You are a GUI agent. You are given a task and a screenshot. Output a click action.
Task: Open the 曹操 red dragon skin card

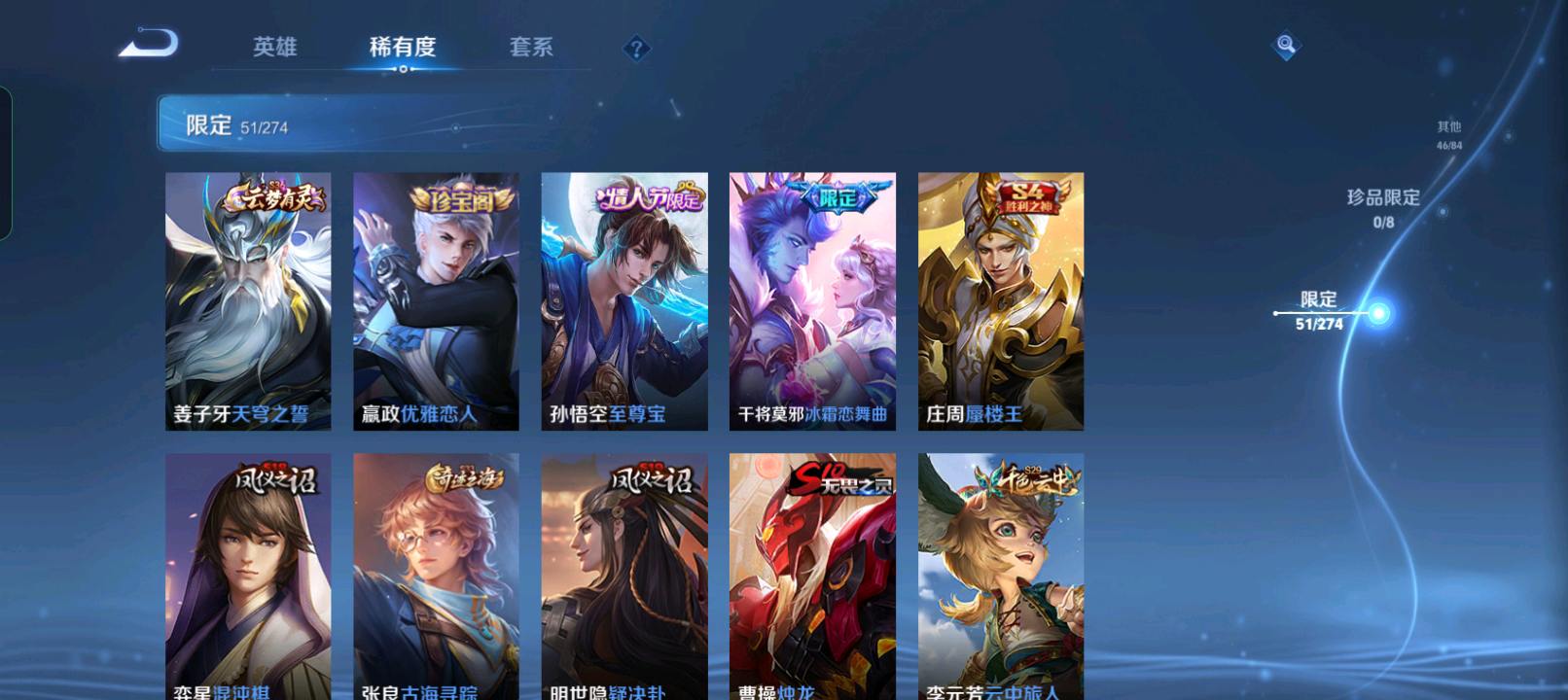click(812, 576)
